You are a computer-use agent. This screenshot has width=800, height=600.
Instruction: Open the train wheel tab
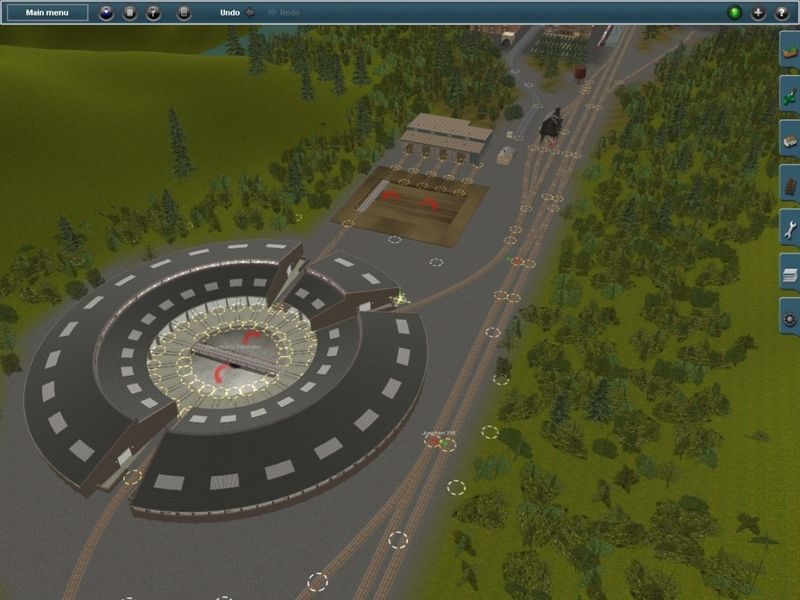(789, 318)
